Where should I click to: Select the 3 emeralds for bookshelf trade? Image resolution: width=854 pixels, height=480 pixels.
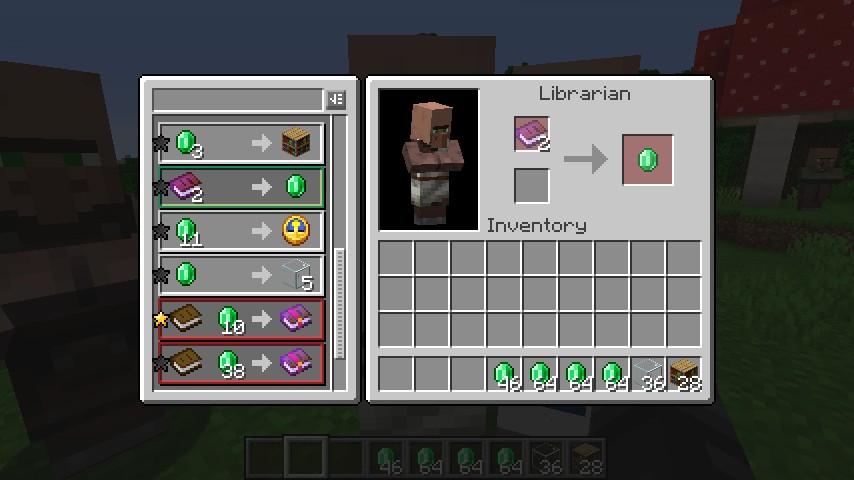click(241, 143)
